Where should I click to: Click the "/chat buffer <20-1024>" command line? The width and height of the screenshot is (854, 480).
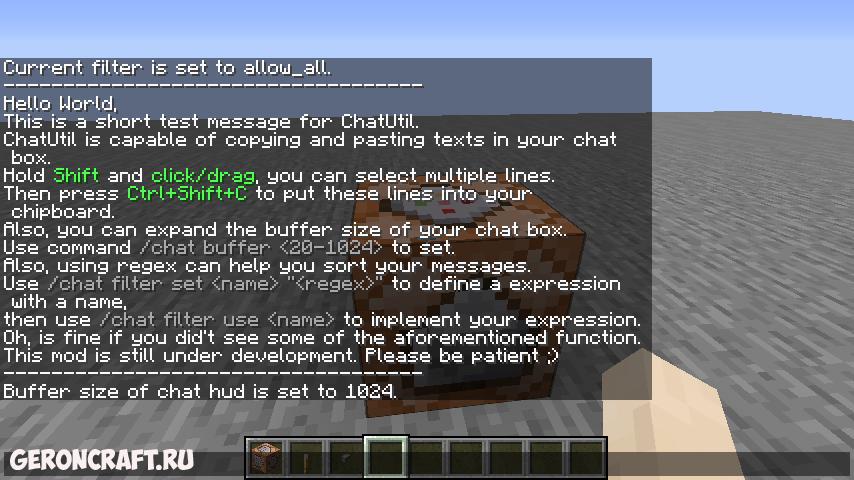tap(229, 247)
